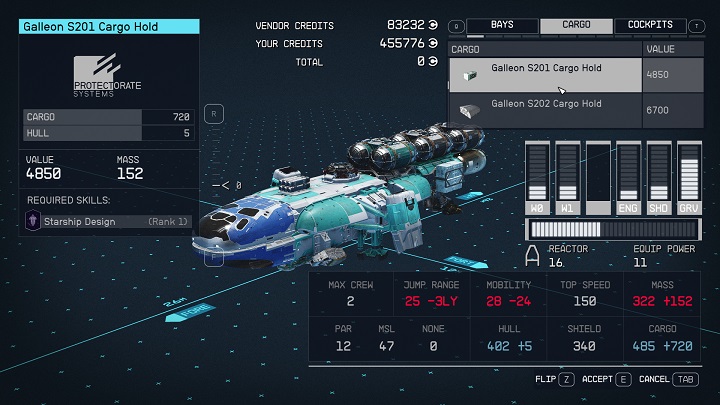
Task: Open the Cargo tab
Action: [x=576, y=25]
